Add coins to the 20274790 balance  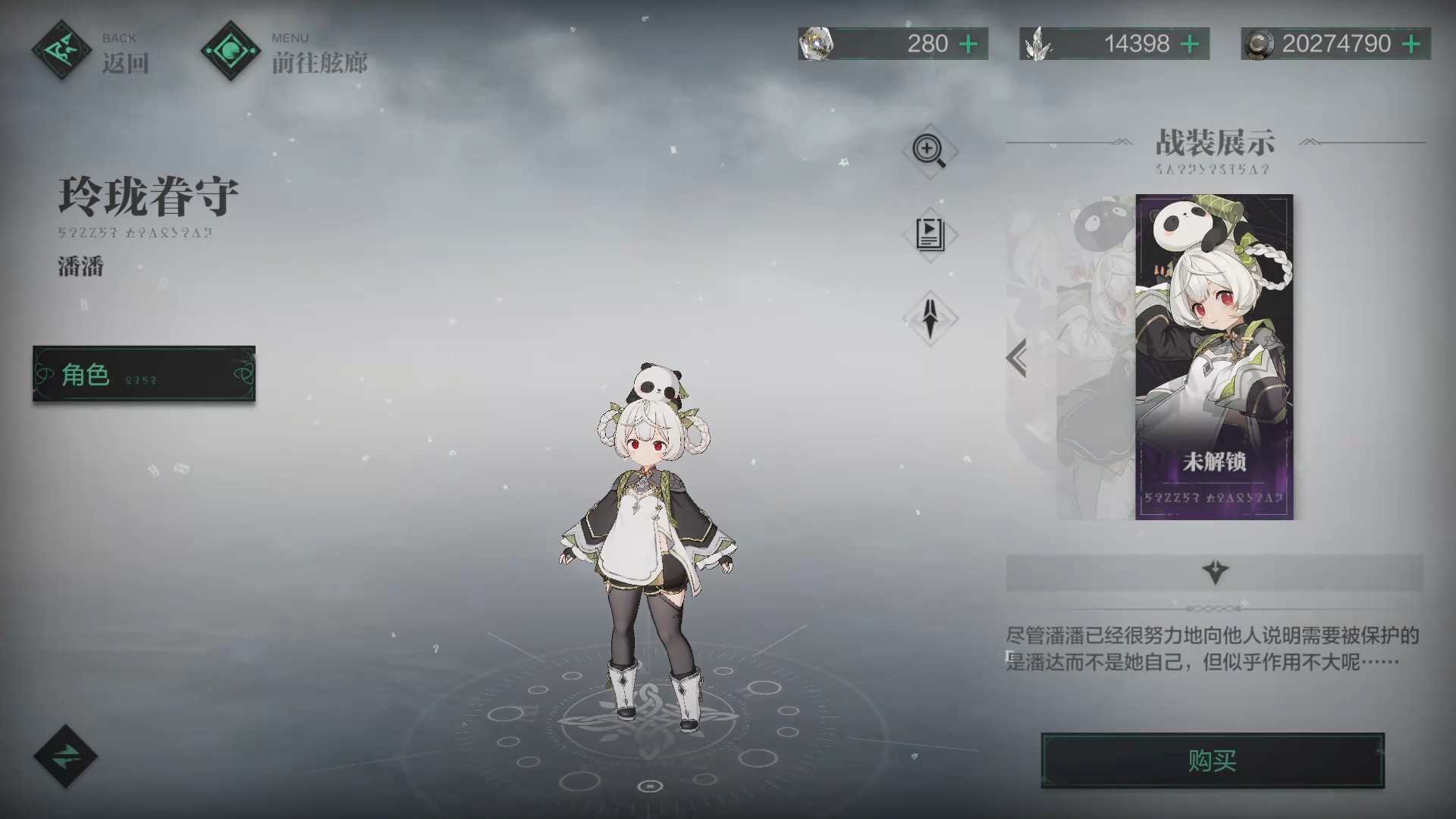[x=1411, y=44]
